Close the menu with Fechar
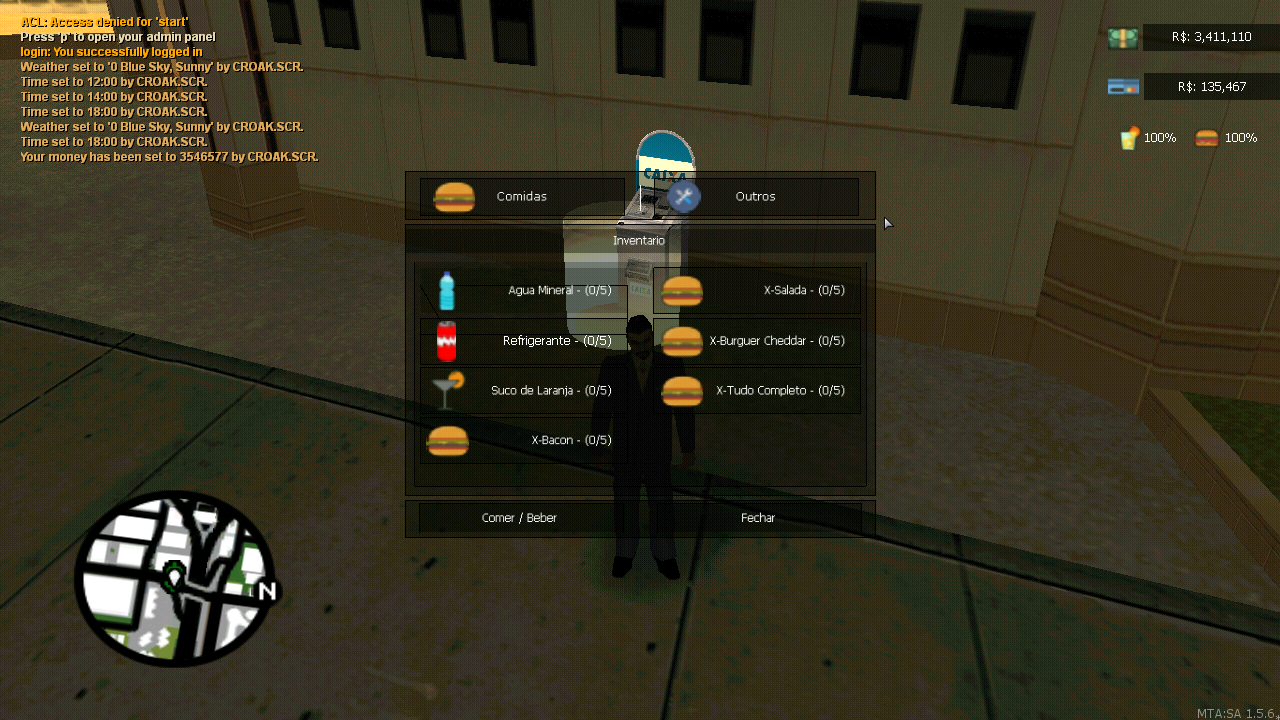 pyautogui.click(x=757, y=518)
